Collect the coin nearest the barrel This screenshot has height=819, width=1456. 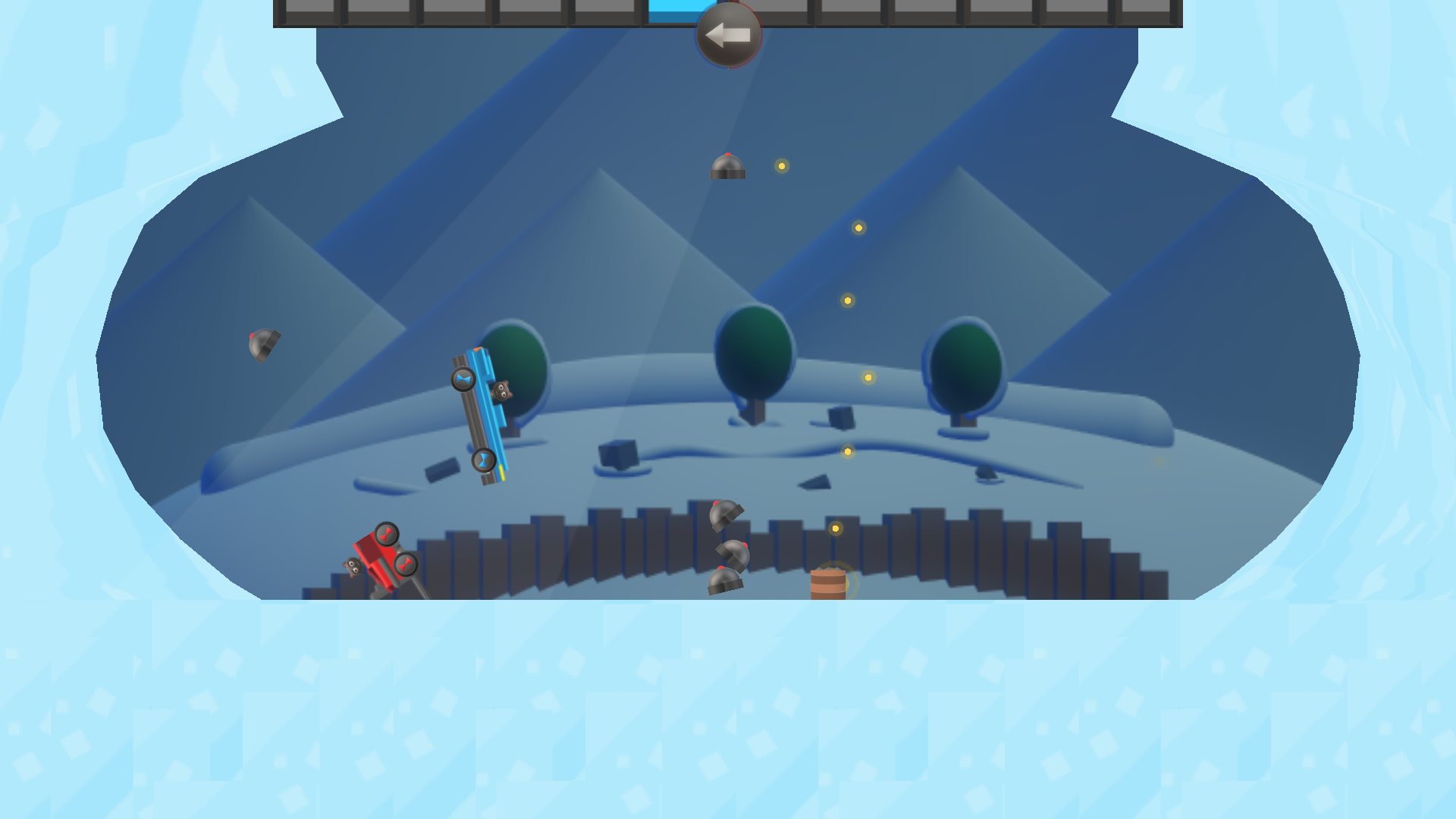pyautogui.click(x=836, y=527)
